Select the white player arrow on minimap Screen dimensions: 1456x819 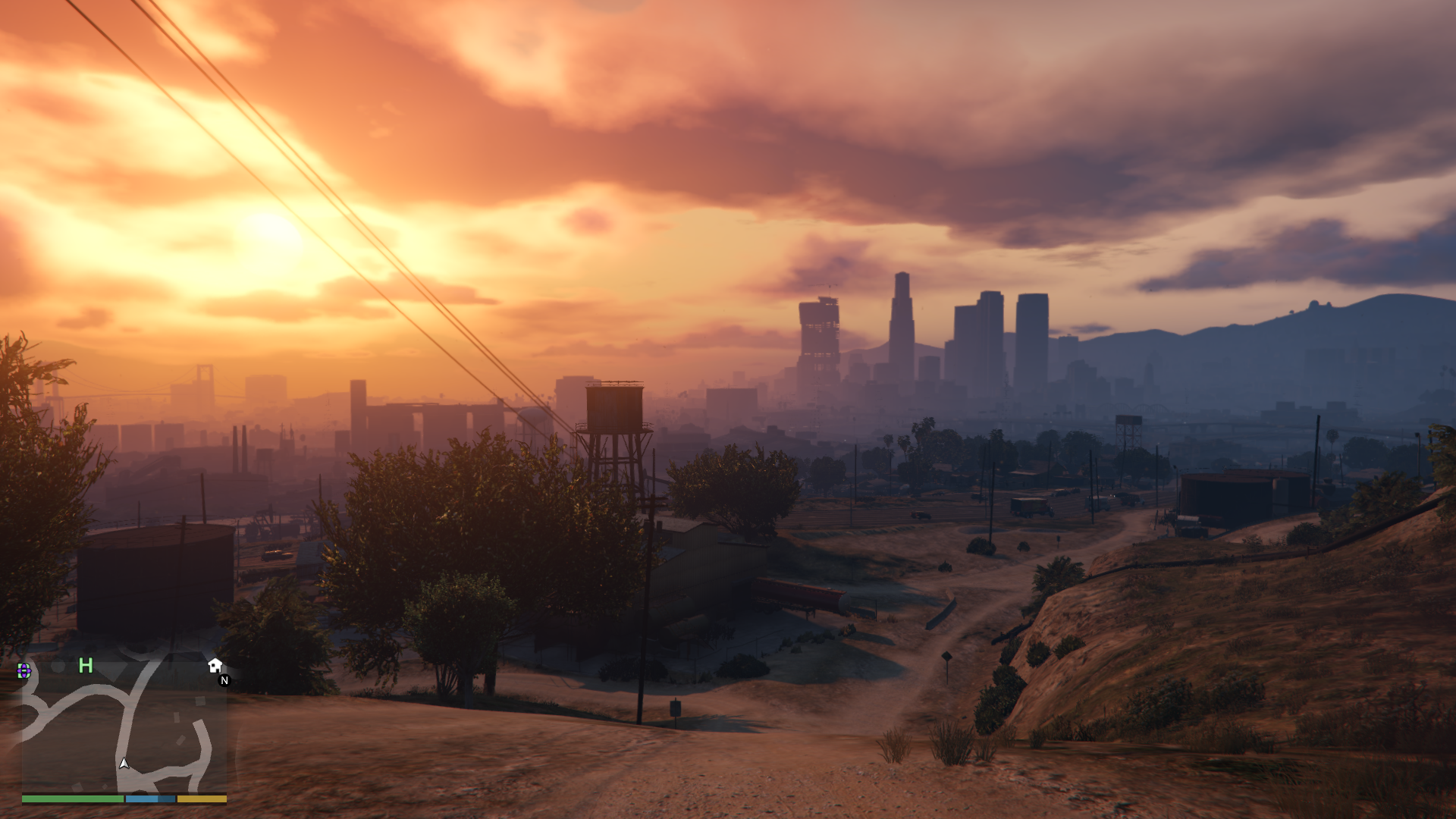(124, 764)
